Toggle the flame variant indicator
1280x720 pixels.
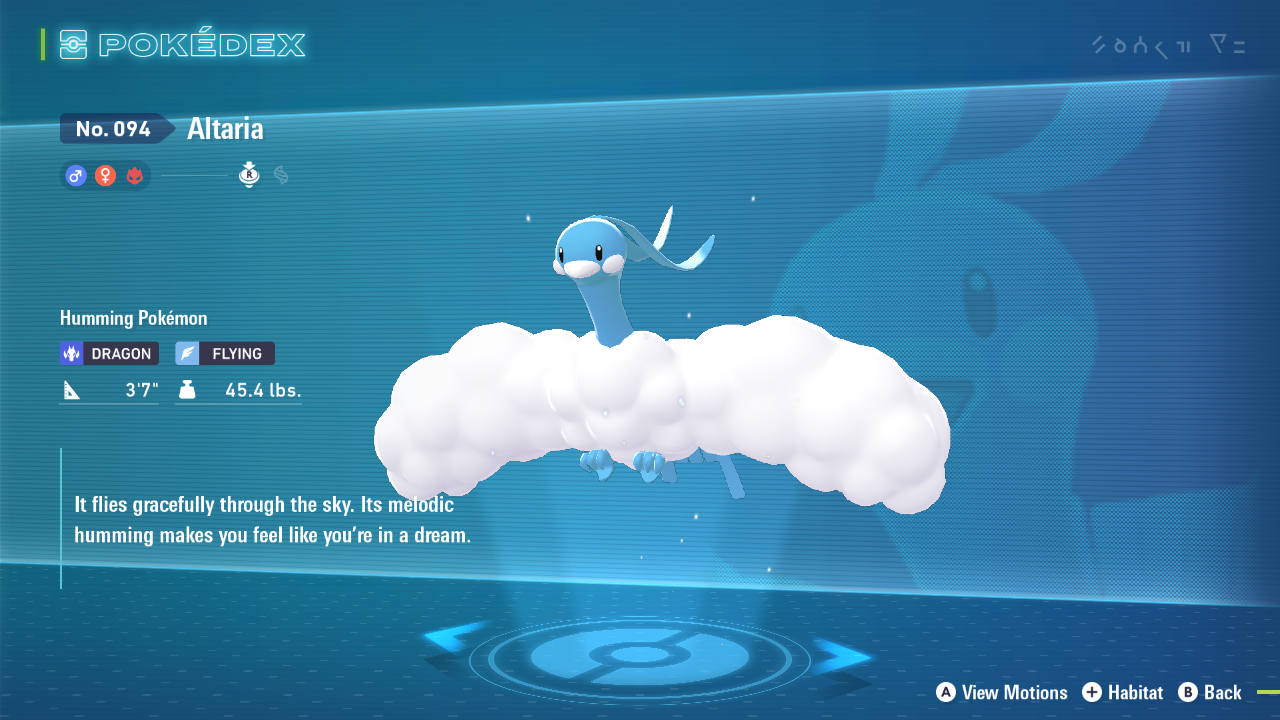tap(133, 175)
